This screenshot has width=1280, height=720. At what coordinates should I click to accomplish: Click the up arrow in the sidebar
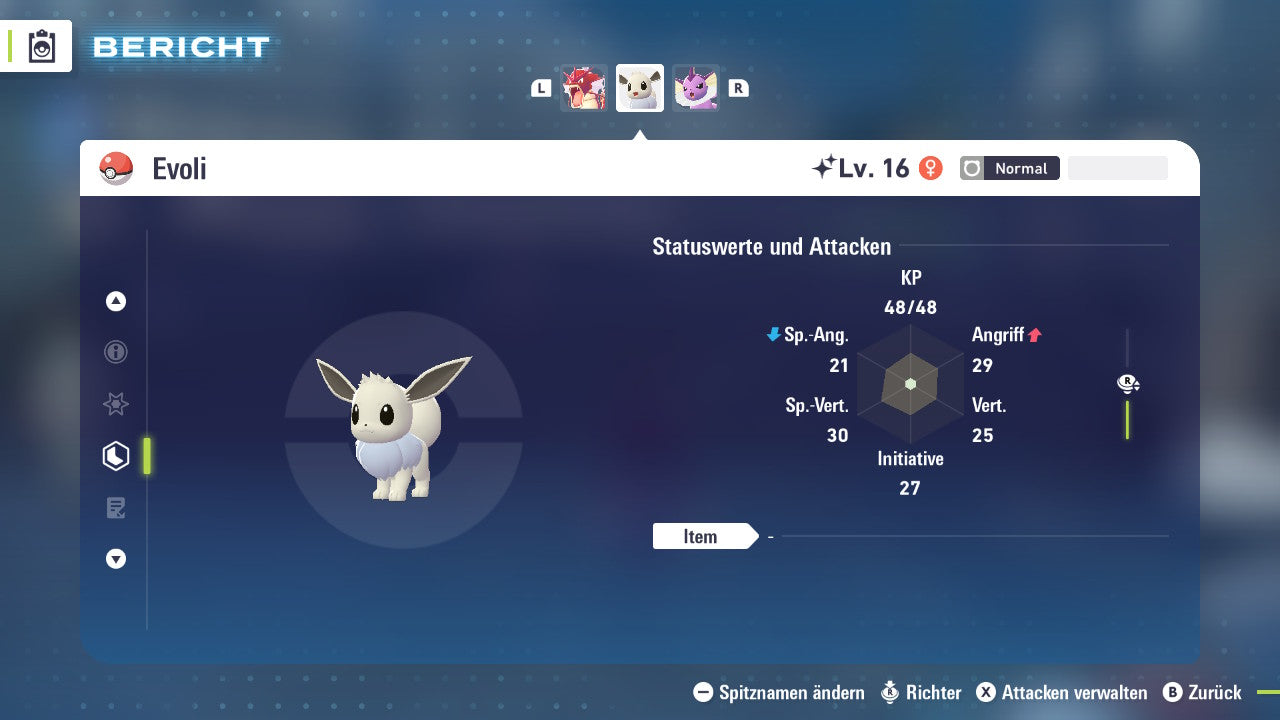coord(116,301)
